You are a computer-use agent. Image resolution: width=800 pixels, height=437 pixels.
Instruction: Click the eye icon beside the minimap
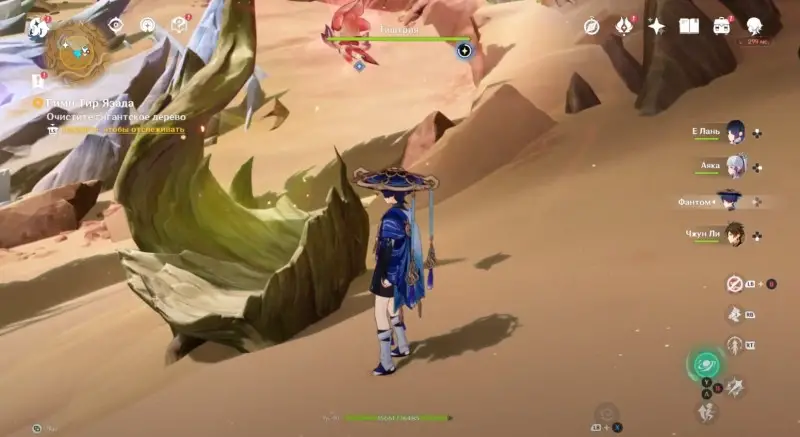(116, 24)
